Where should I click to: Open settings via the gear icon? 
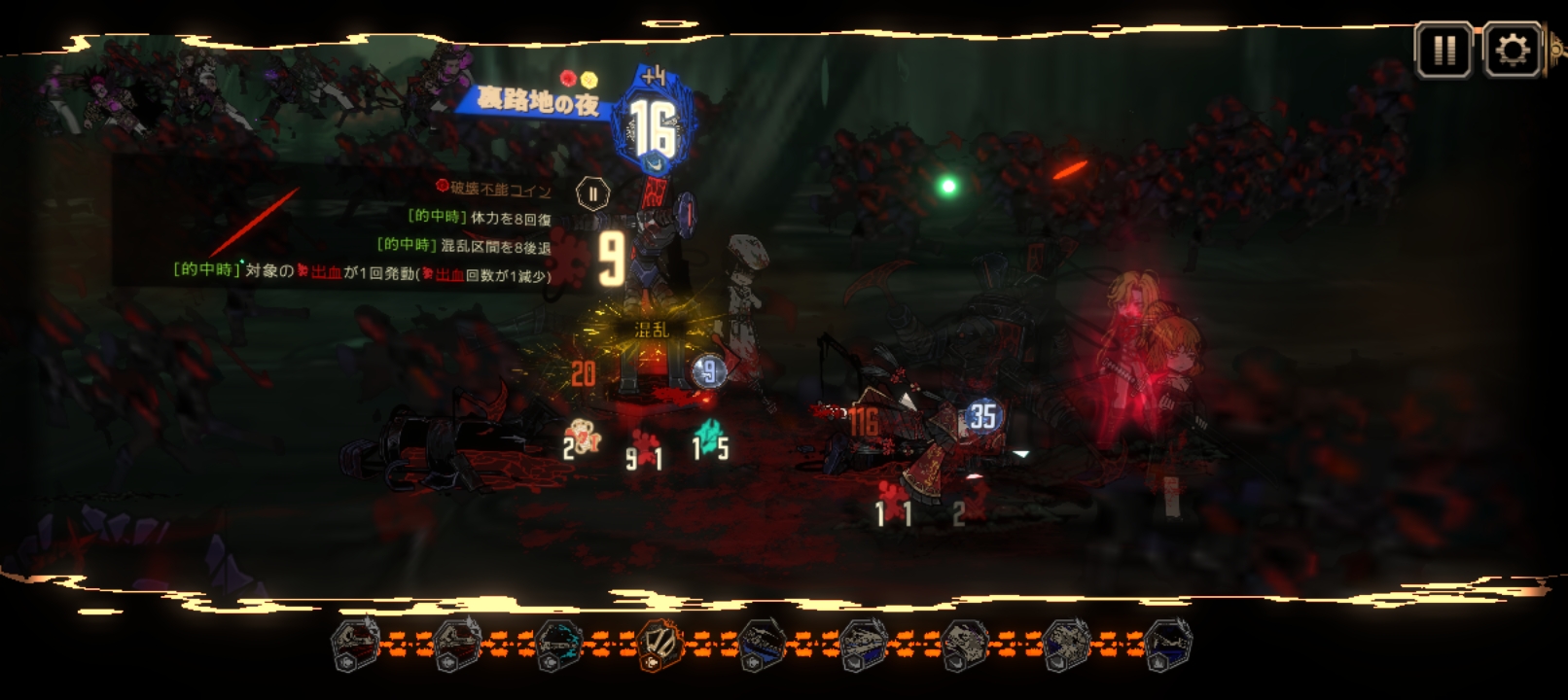1512,50
